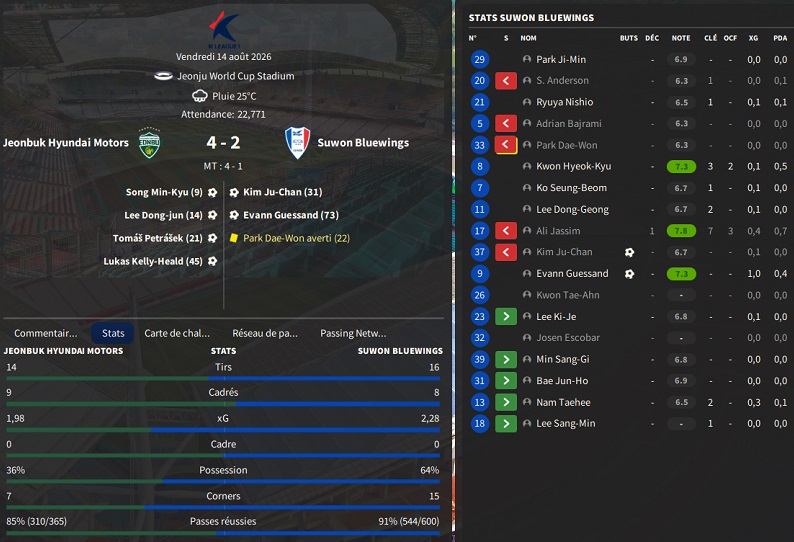Show the Réseau de passes tab
The image size is (794, 542).
[265, 333]
